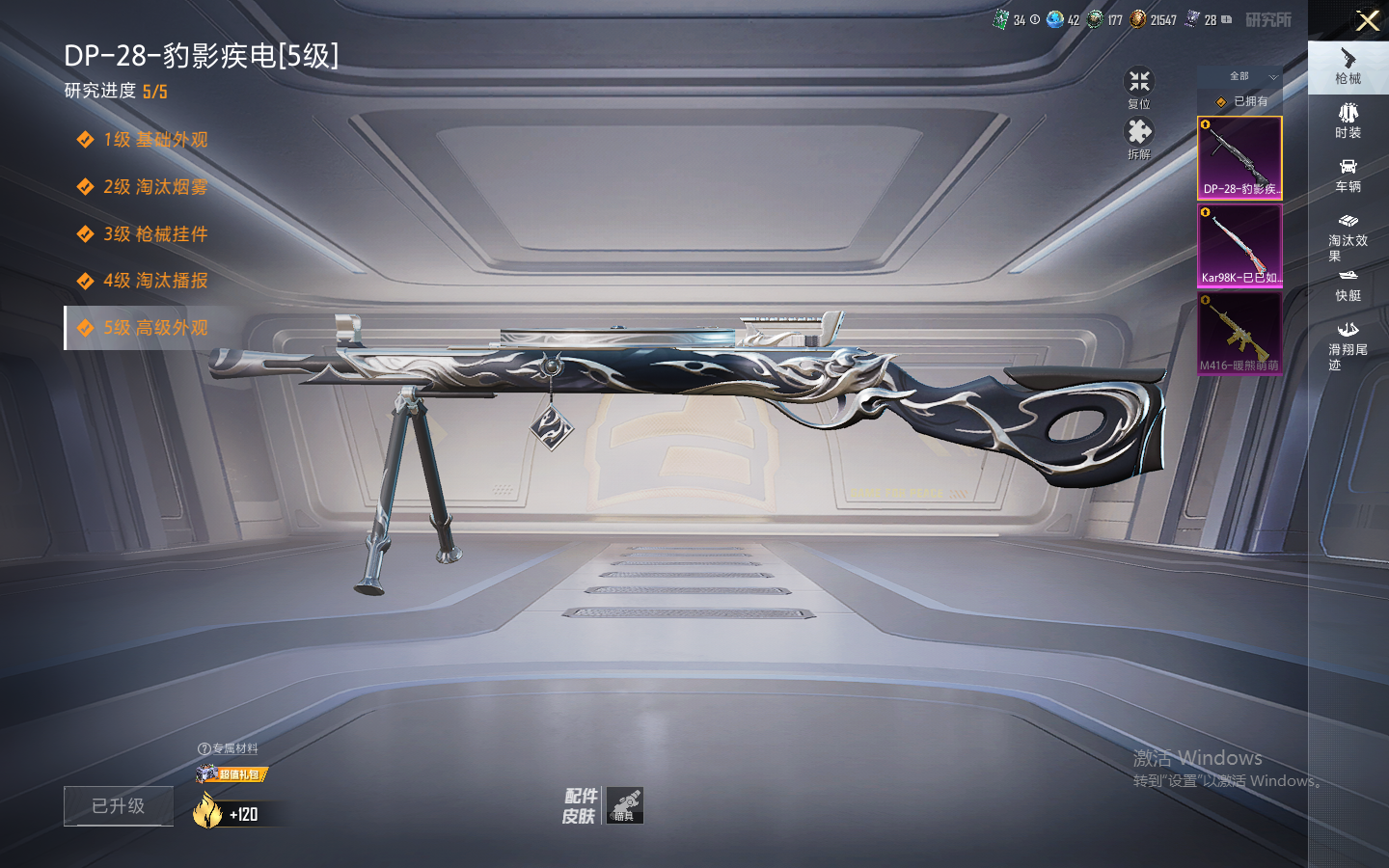Click the 复位 reset view button
Image resolution: width=1389 pixels, height=868 pixels.
coord(1139,88)
